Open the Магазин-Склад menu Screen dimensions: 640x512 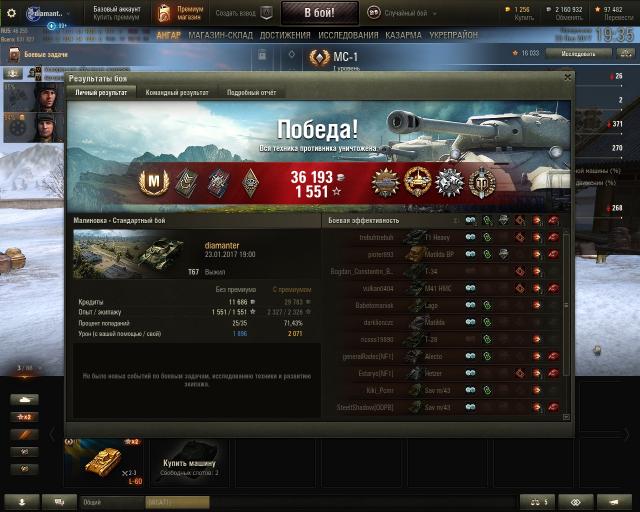pyautogui.click(x=220, y=35)
